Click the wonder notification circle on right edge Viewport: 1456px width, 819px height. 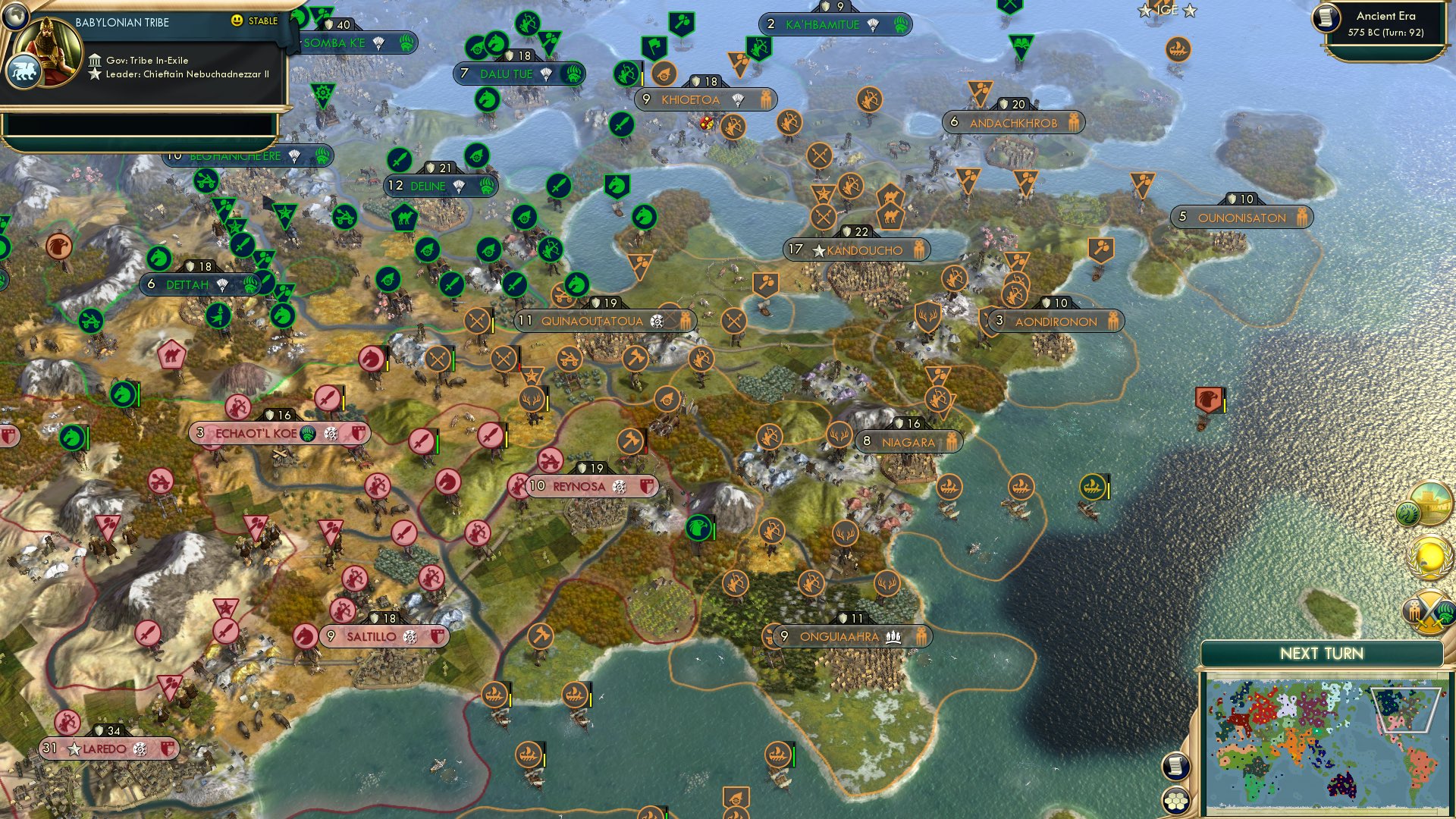tap(1430, 503)
